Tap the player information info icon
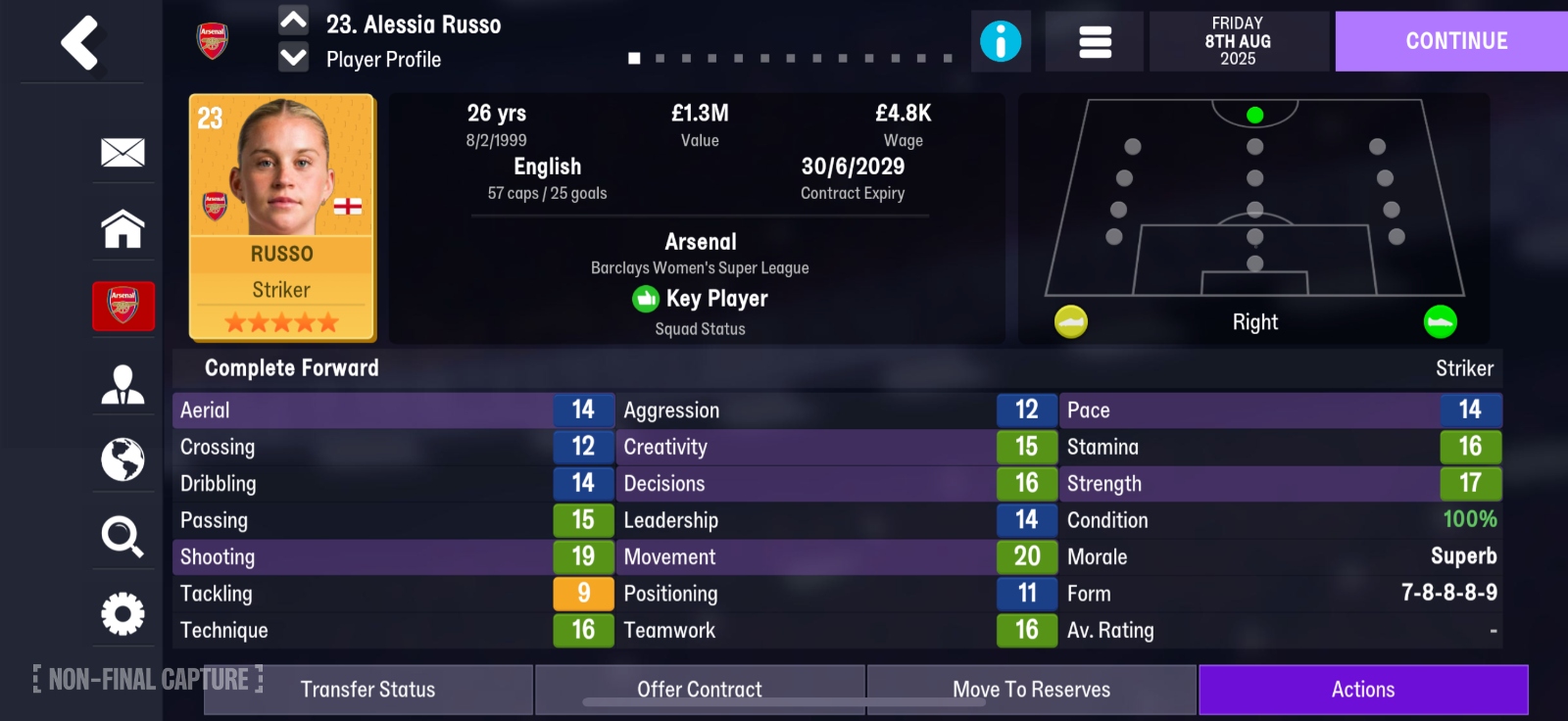The width and height of the screenshot is (1568, 721). (x=1002, y=41)
